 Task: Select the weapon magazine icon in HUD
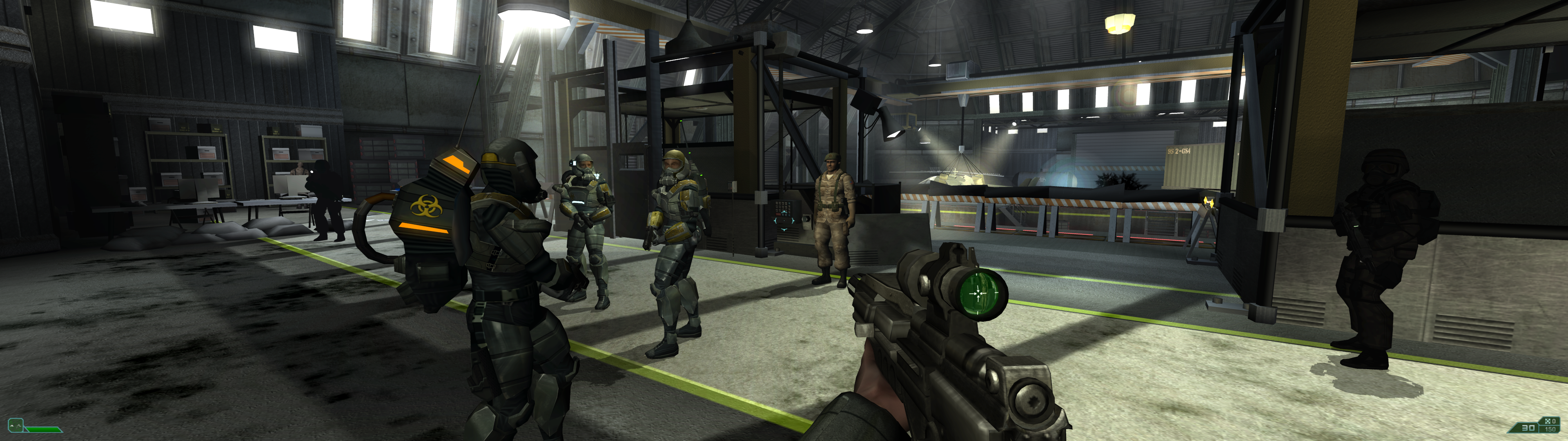[x=1547, y=421]
